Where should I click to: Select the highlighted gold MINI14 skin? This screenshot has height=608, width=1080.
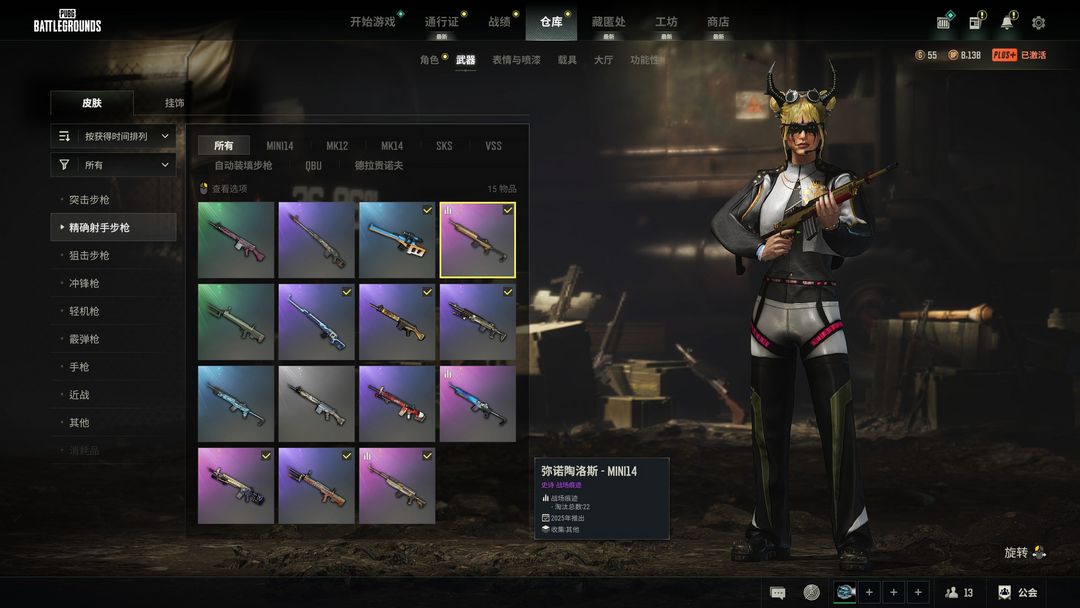point(478,240)
